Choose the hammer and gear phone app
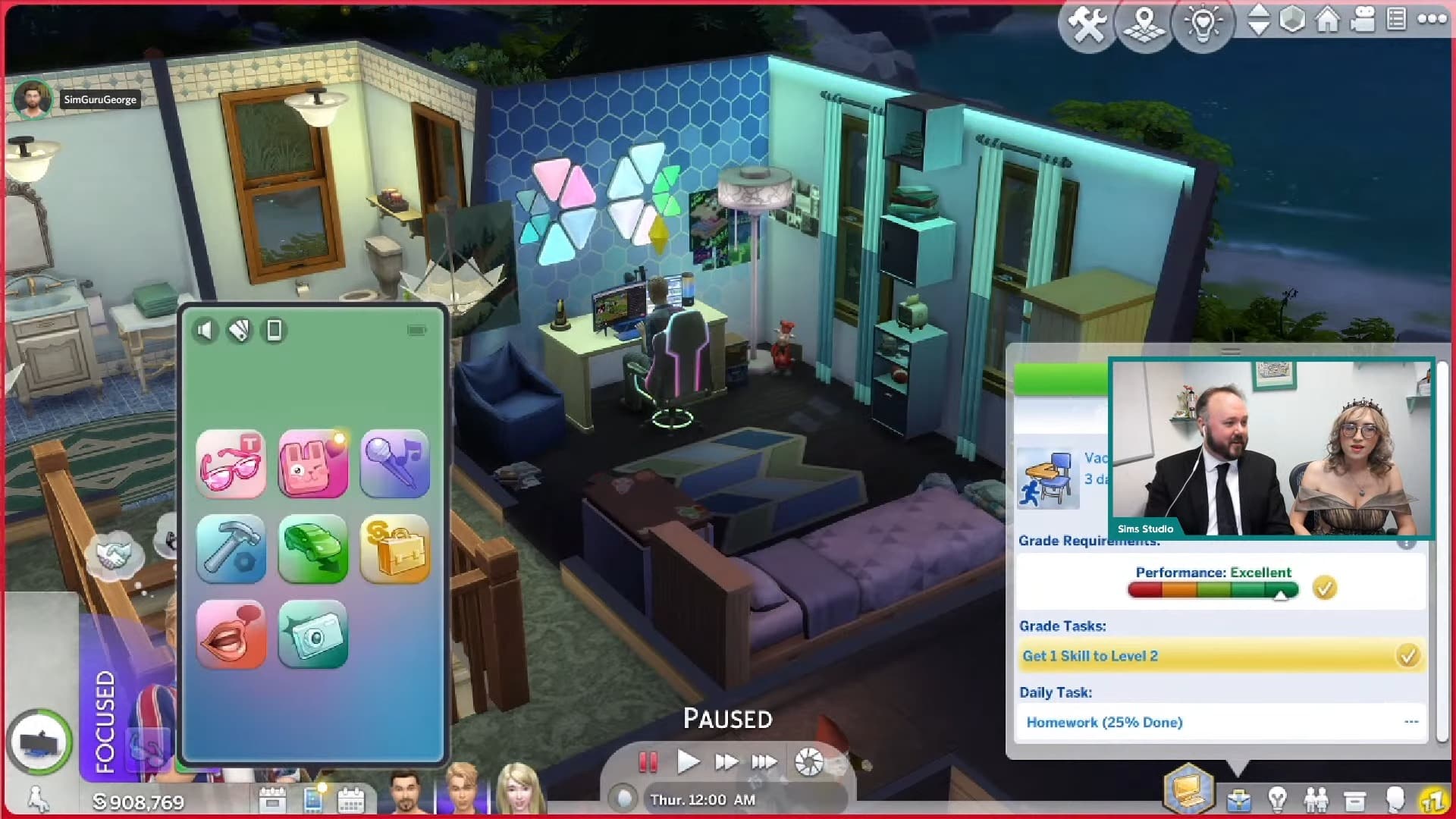The width and height of the screenshot is (1456, 819). 231,548
